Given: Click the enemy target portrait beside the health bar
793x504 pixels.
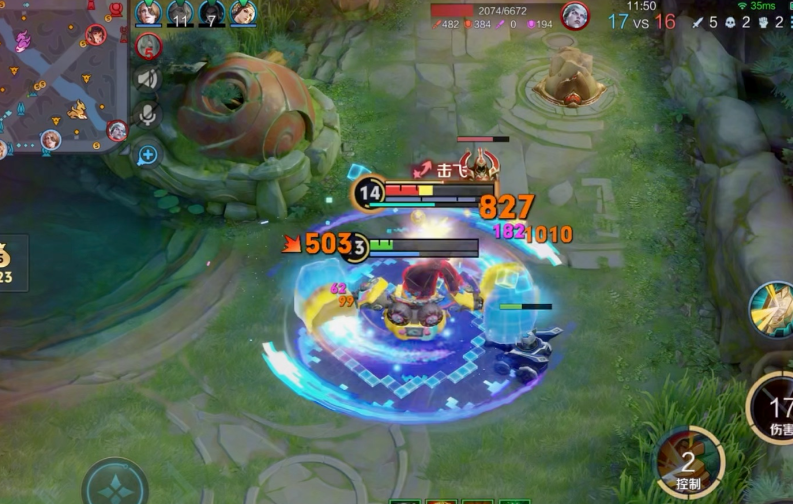Looking at the screenshot, I should click(574, 16).
